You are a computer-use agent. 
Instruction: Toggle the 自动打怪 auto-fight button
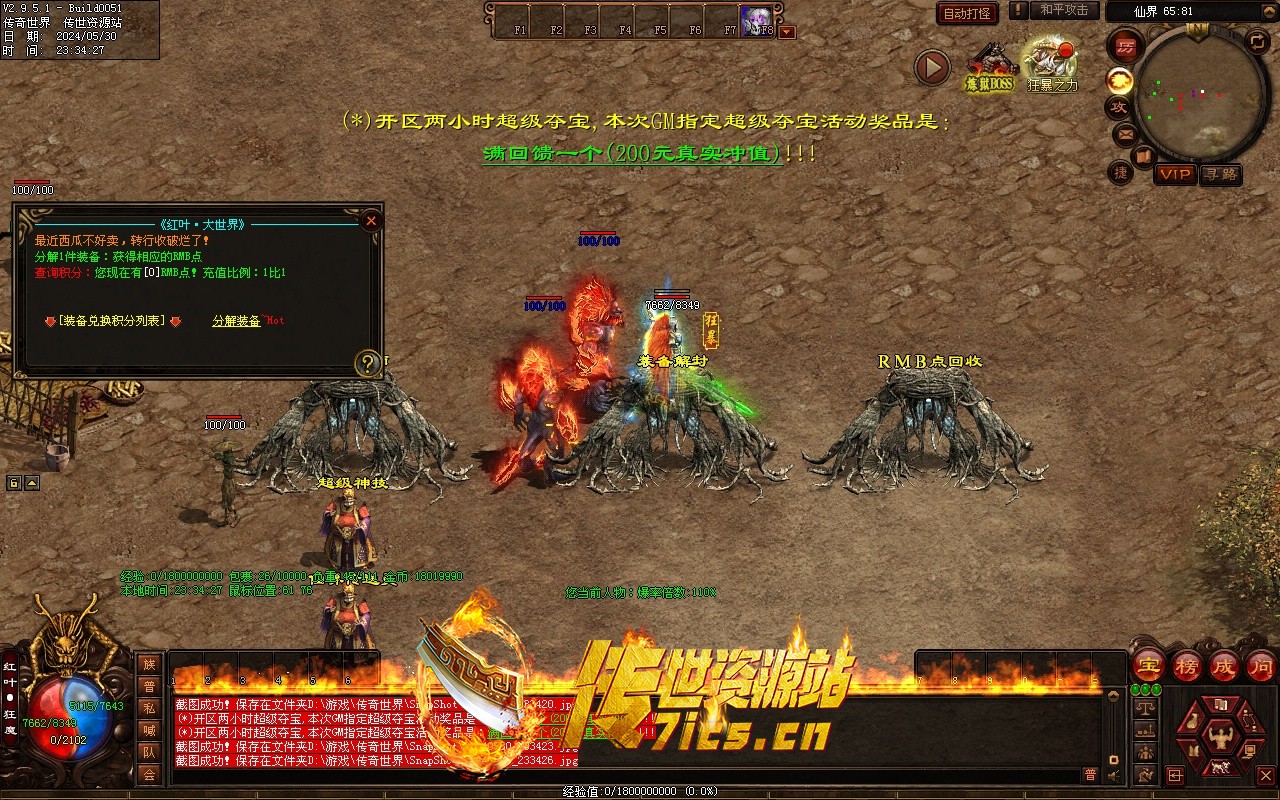click(x=967, y=13)
